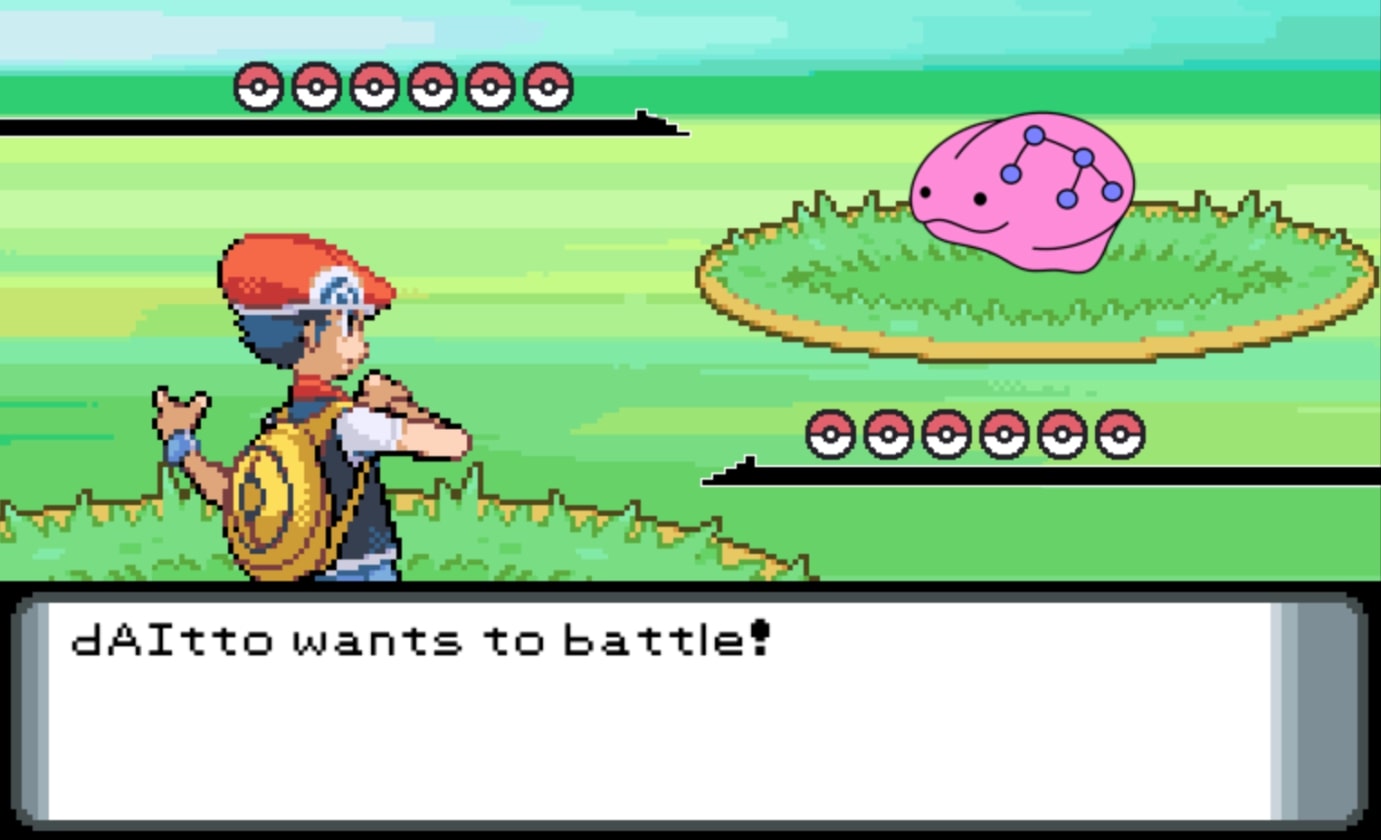1381x840 pixels.
Task: Click the second Pokéball in the opponent's row
Action: (317, 86)
